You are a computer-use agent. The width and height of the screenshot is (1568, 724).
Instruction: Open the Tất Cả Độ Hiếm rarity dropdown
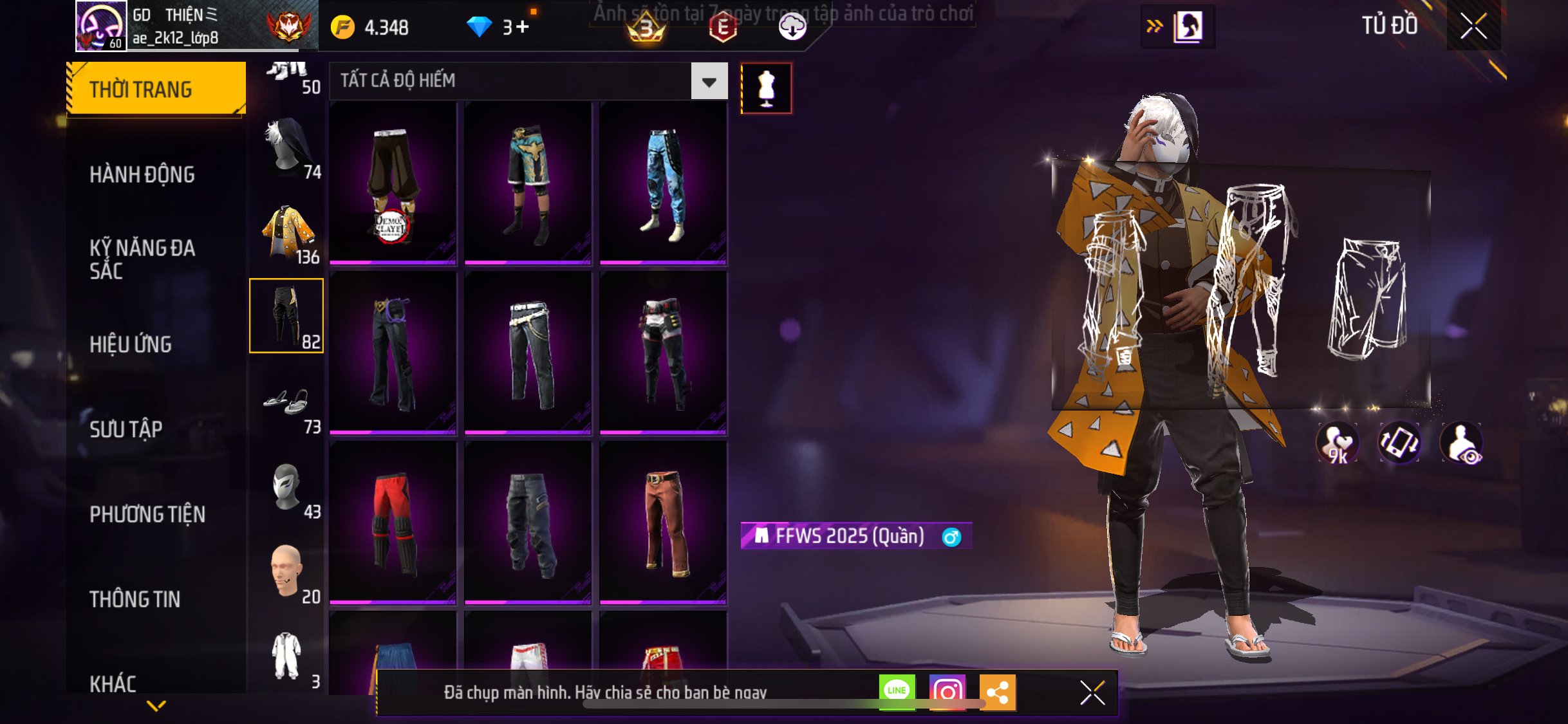[709, 81]
